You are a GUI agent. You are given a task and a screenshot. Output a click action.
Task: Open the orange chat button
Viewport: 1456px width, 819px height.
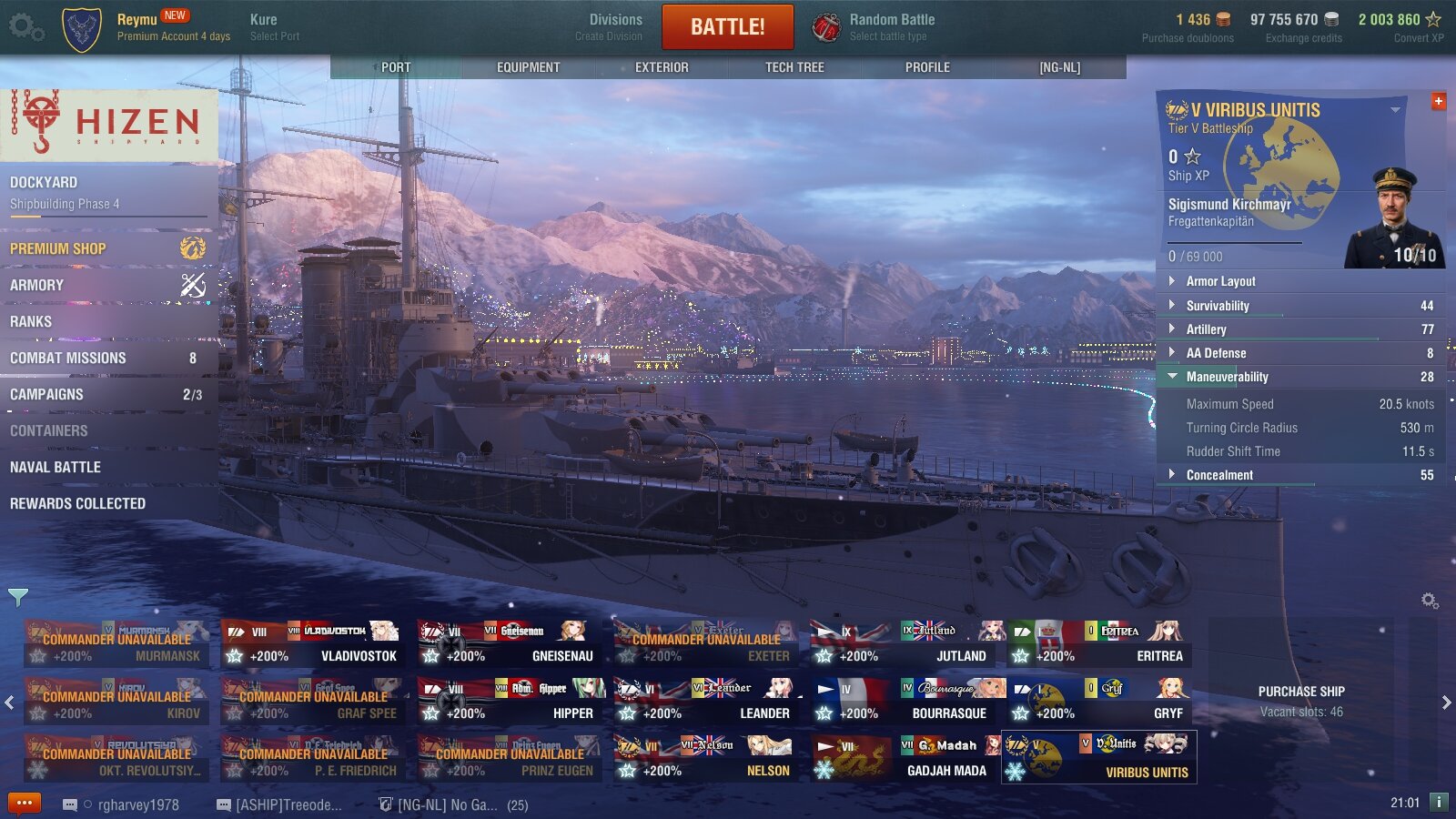tap(25, 804)
